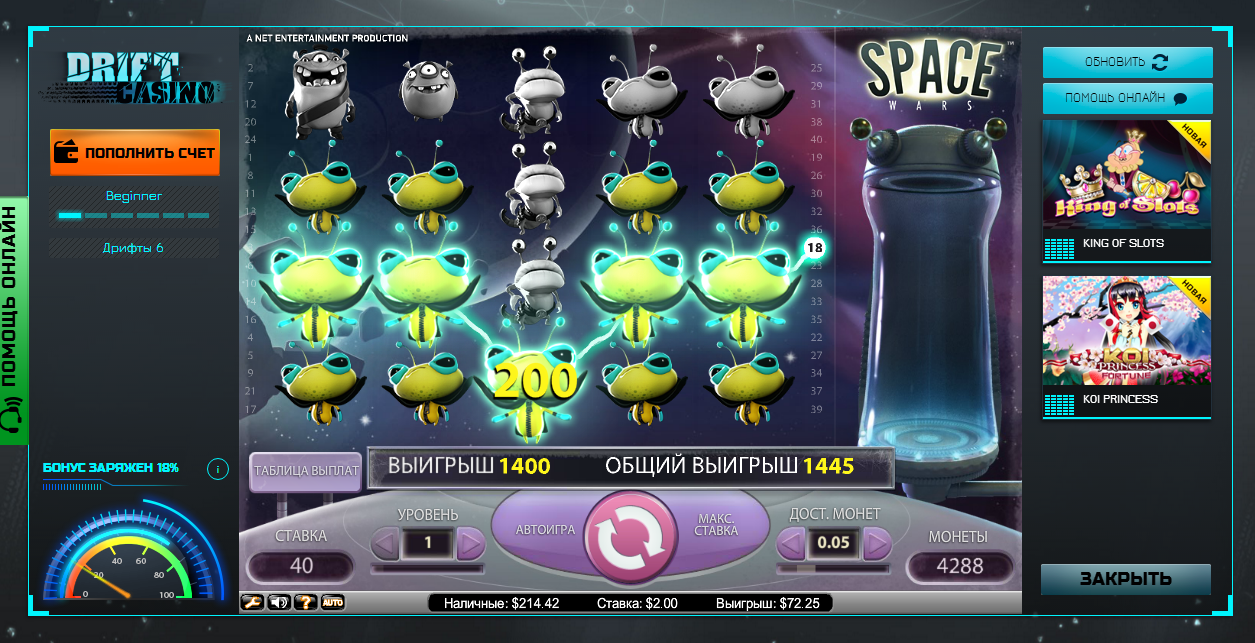Toggle sound with the speaker icon
Viewport: 1255px width, 643px height.
click(x=278, y=602)
